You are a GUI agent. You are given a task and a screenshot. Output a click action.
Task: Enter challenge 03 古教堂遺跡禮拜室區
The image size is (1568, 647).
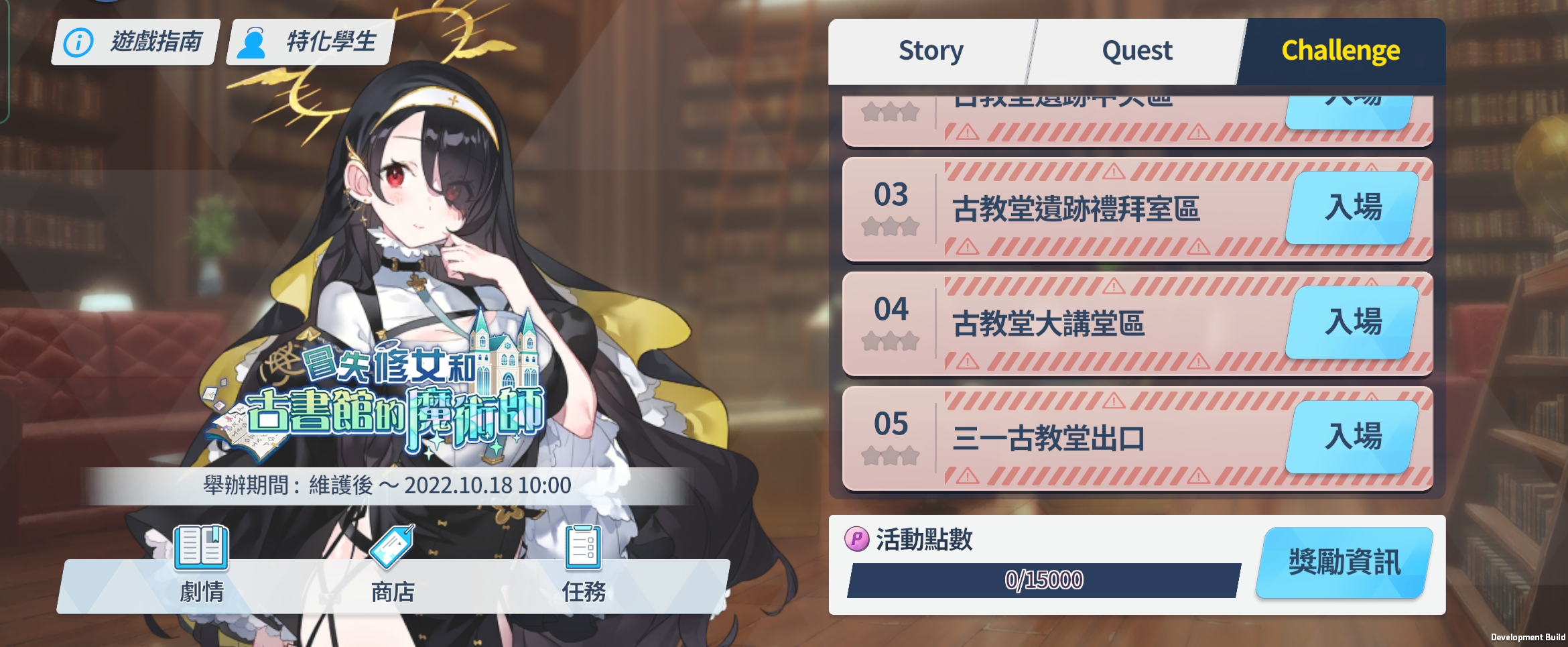(x=1352, y=208)
